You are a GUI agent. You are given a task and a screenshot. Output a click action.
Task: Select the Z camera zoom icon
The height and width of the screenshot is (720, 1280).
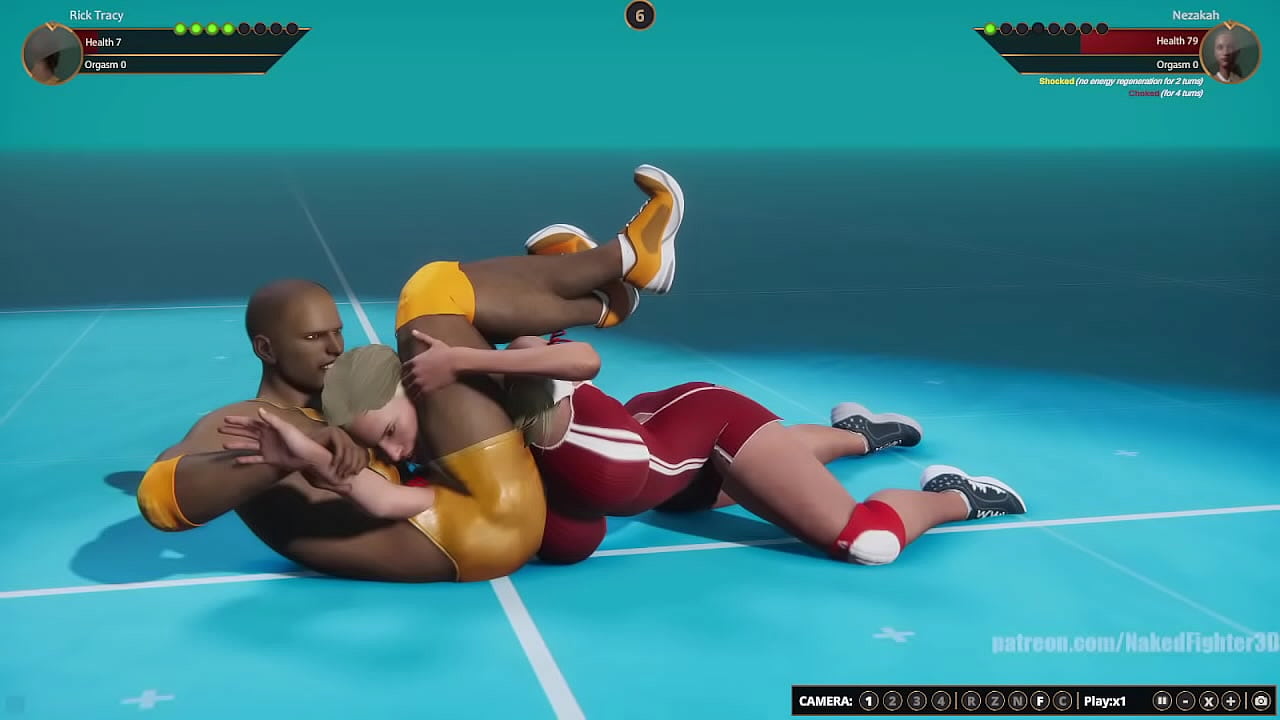(995, 700)
